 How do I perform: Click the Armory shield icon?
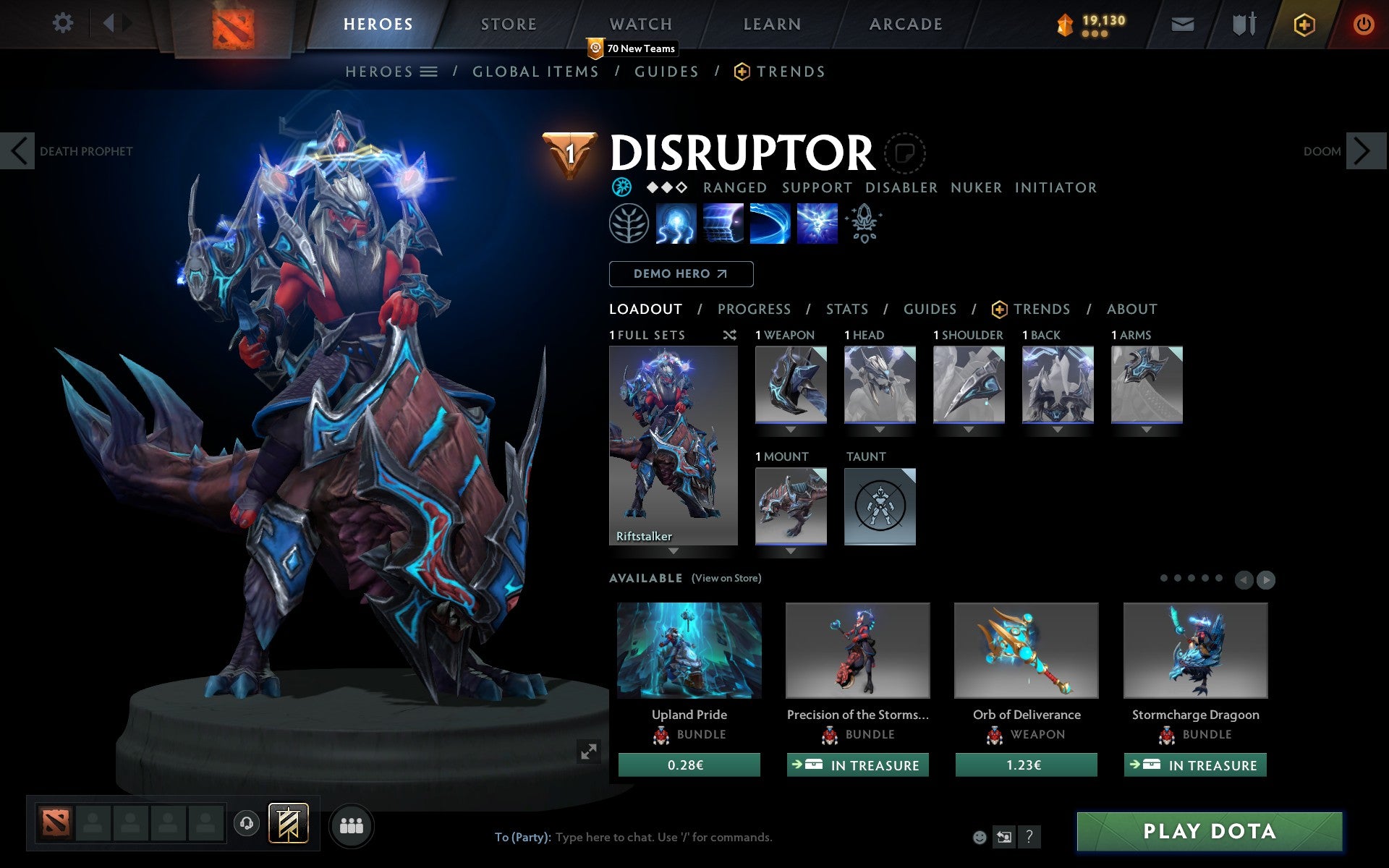1241,23
